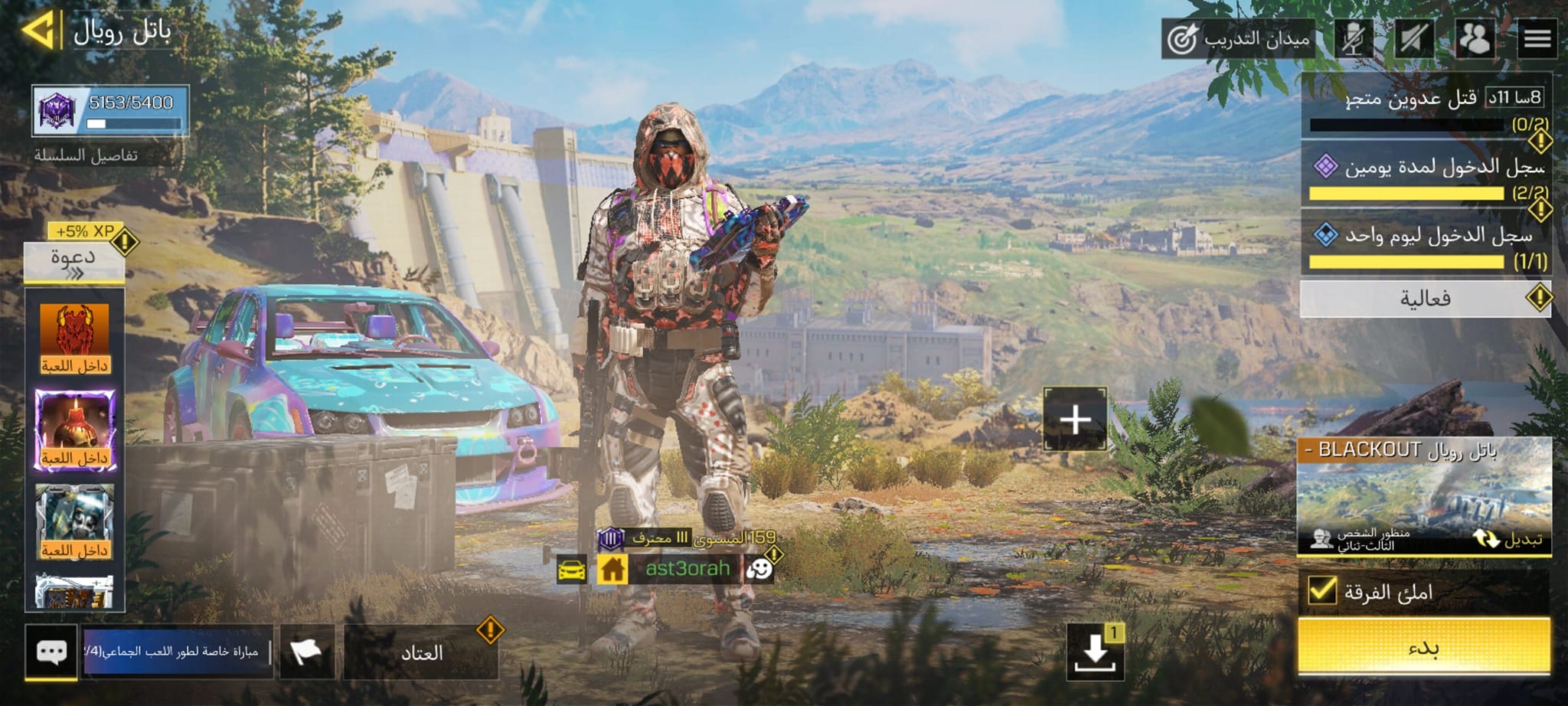
Task: Open the events (فعالية) button
Action: pyautogui.click(x=1424, y=299)
